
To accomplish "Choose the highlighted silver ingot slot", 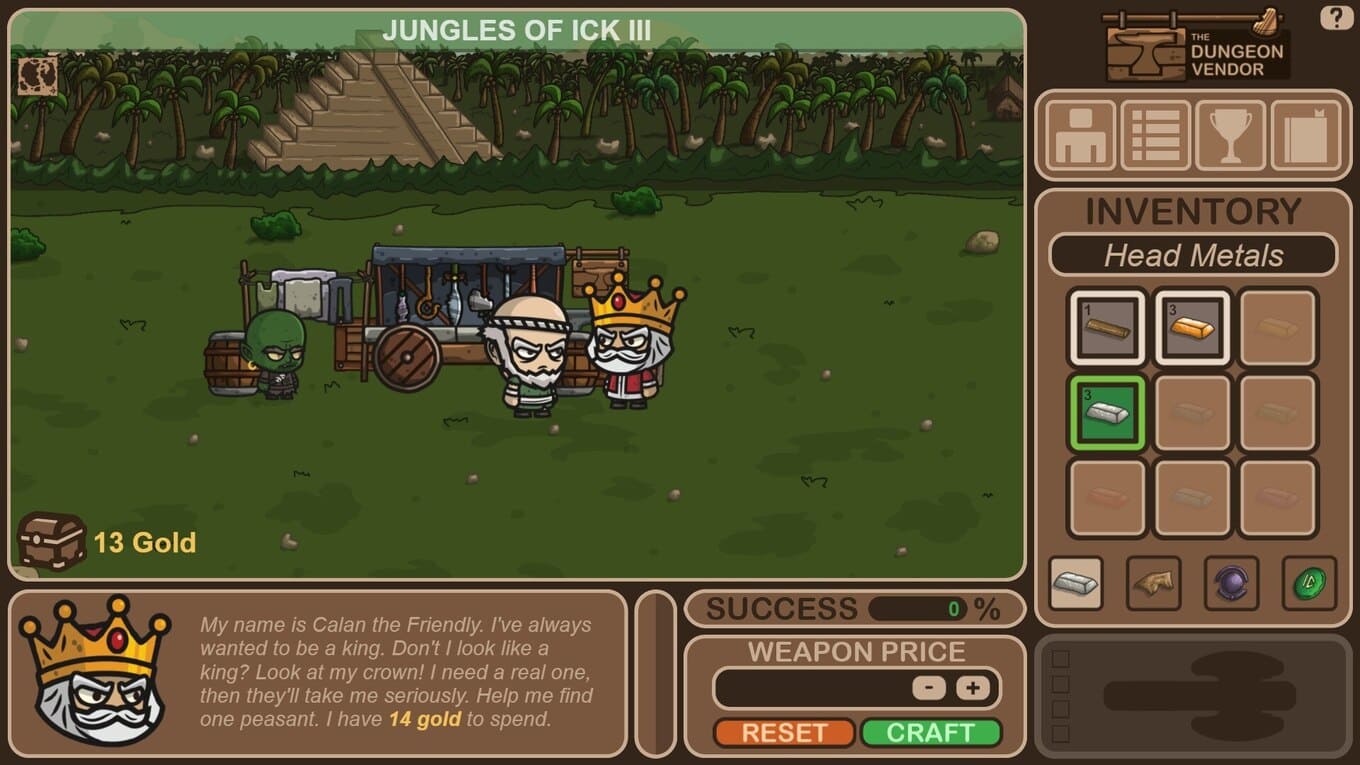I will click(x=1107, y=412).
